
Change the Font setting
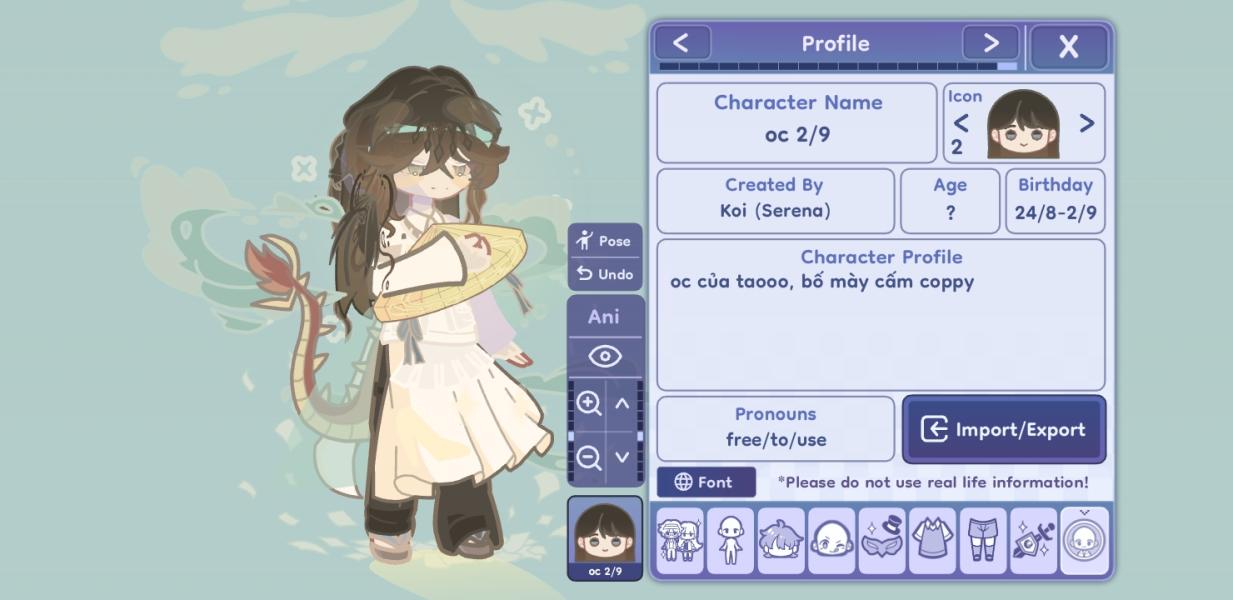(x=705, y=482)
